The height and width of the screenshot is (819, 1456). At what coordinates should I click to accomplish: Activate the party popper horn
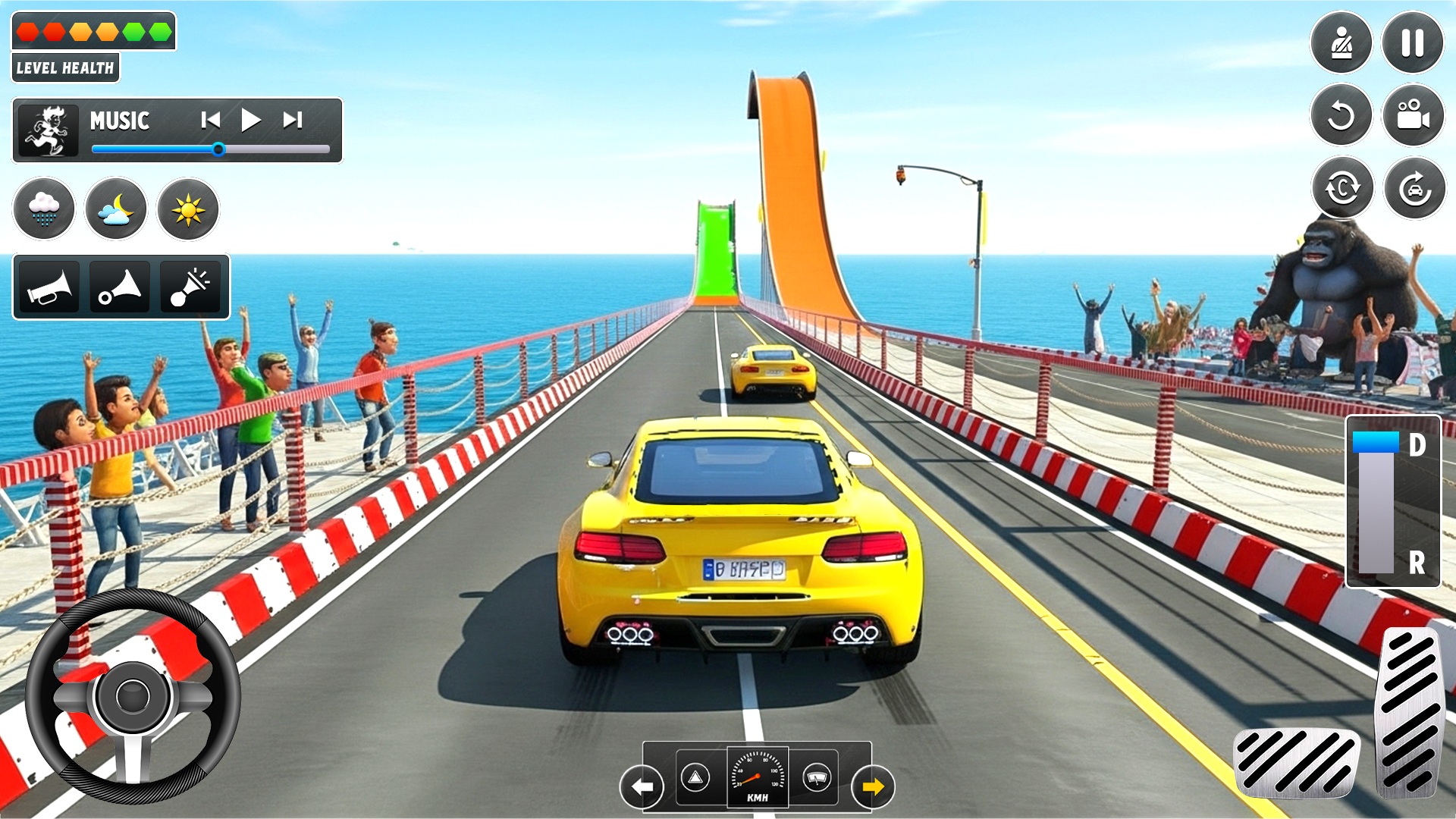191,287
